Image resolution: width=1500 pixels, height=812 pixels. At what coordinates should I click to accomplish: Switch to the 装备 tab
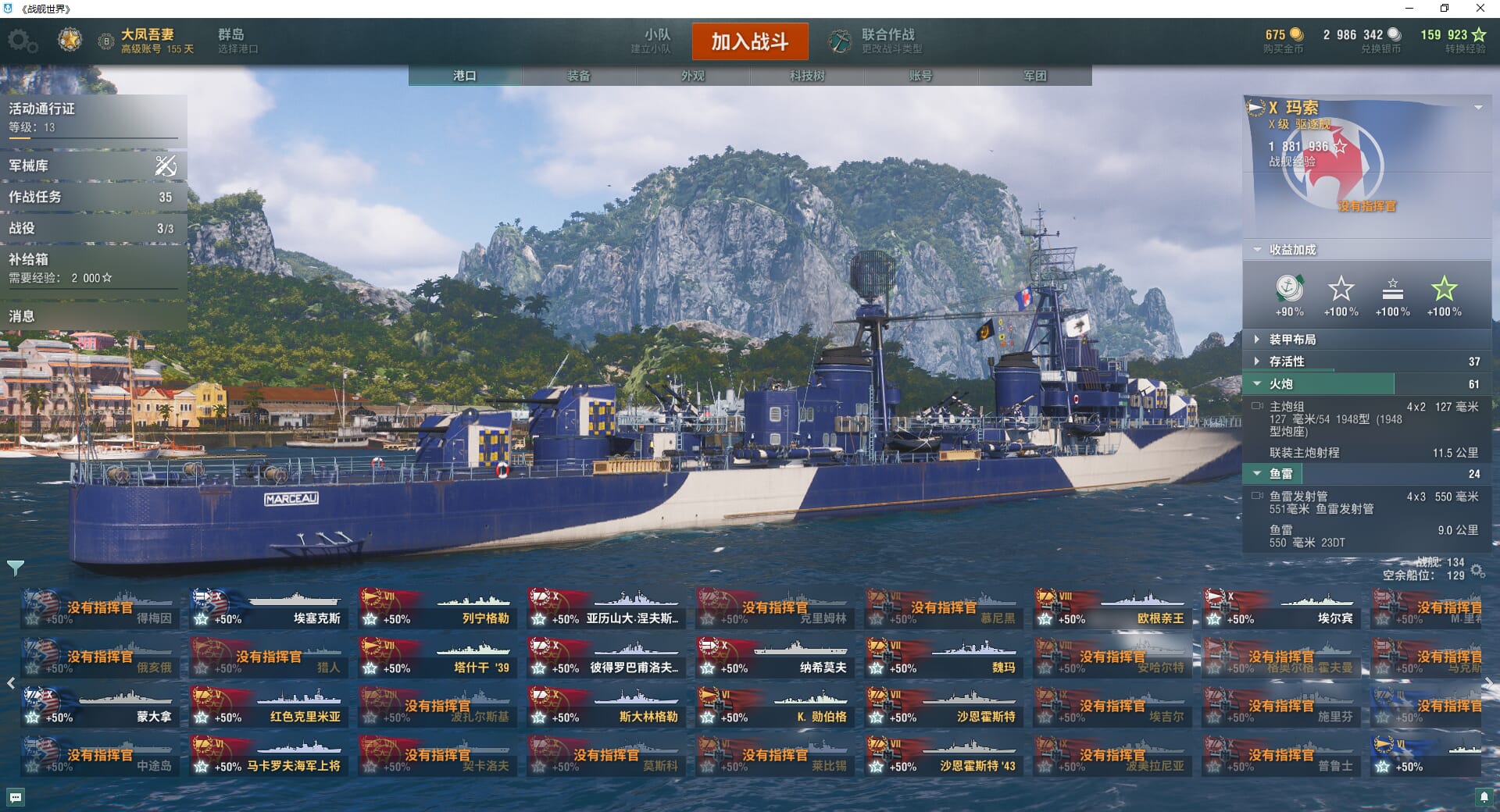[x=579, y=76]
